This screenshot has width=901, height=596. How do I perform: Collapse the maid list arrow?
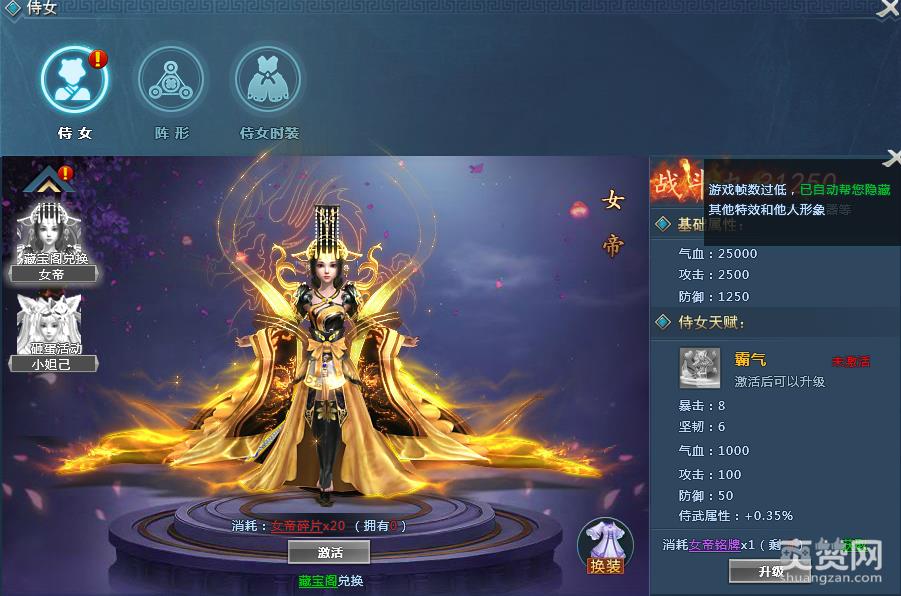click(43, 181)
